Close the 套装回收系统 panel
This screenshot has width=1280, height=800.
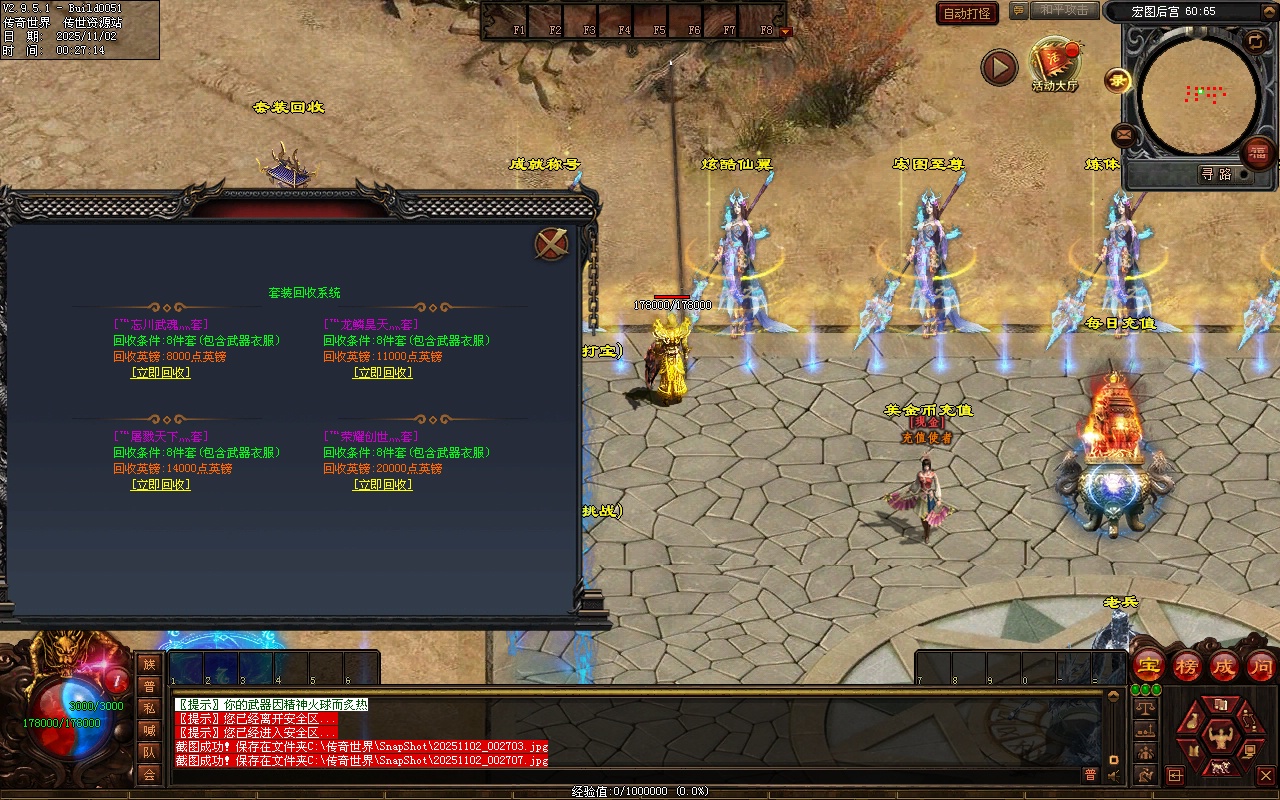click(x=551, y=244)
